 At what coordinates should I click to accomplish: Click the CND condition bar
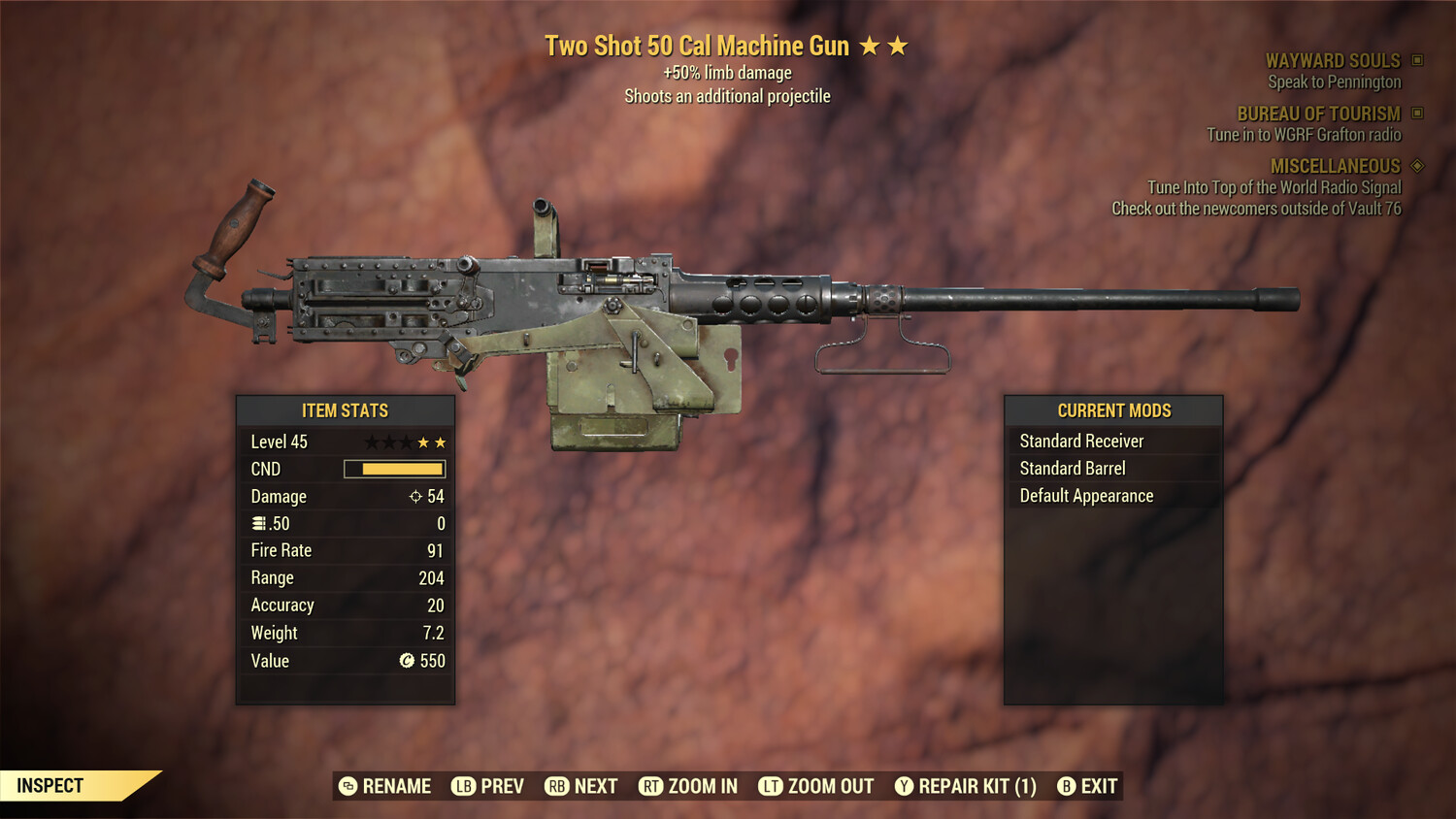393,469
